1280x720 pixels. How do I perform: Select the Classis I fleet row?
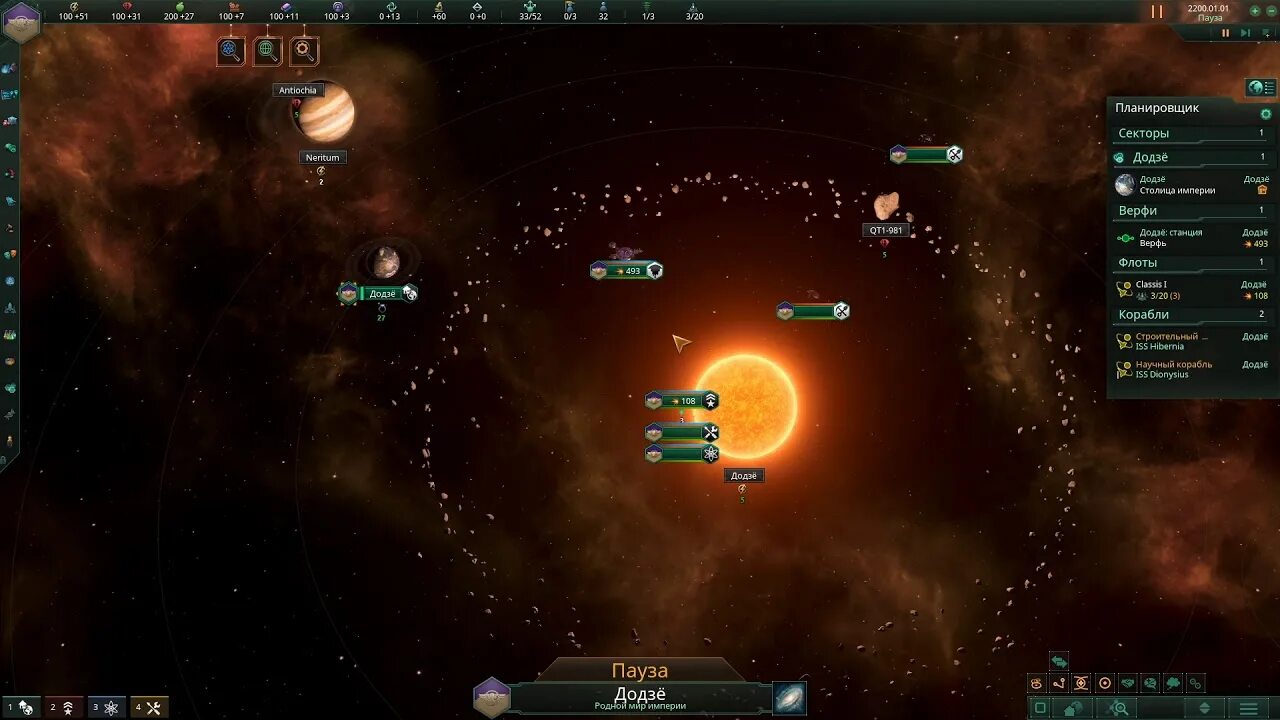point(1190,290)
